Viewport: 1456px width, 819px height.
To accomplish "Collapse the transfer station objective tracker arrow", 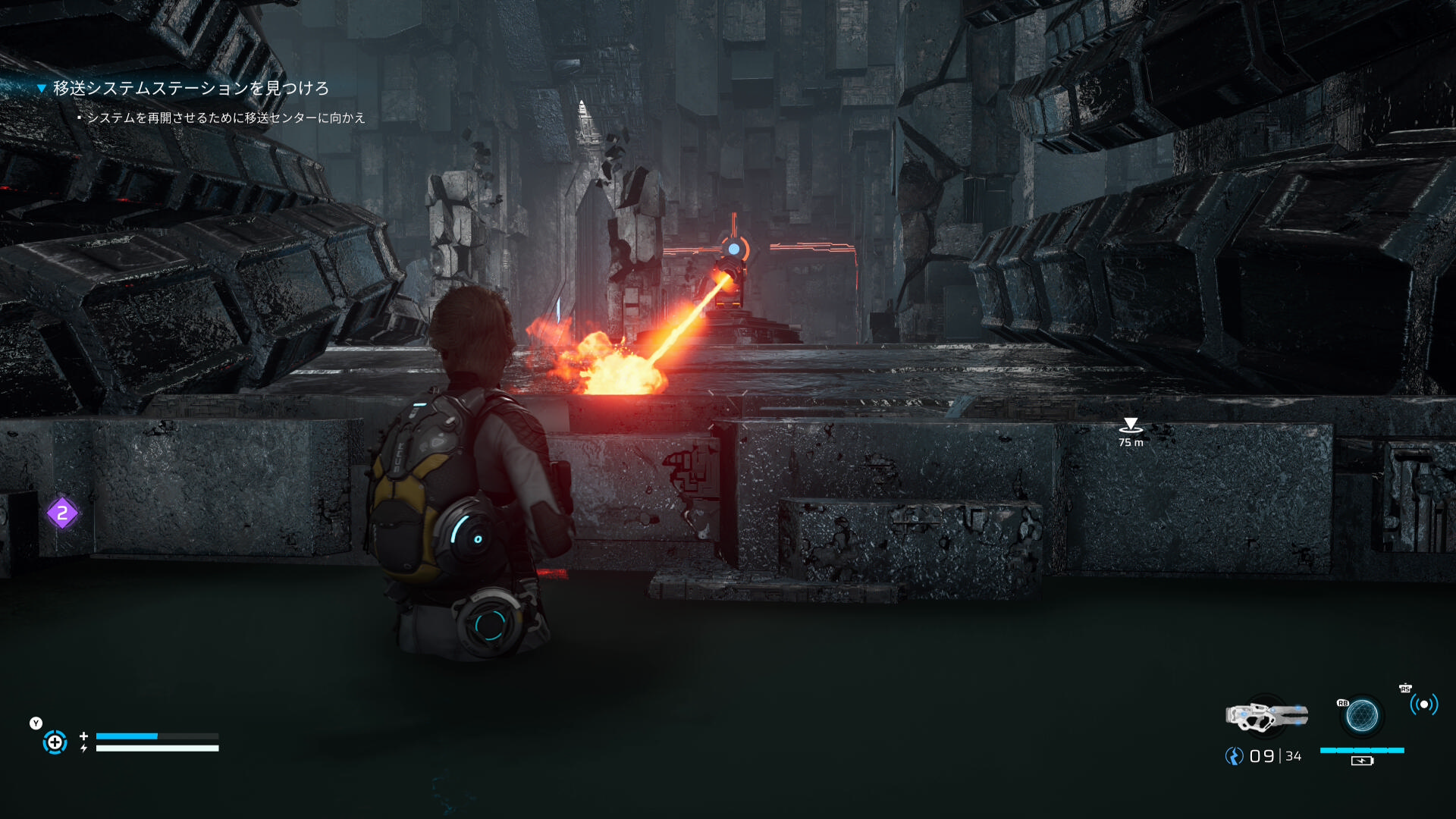I will click(42, 89).
